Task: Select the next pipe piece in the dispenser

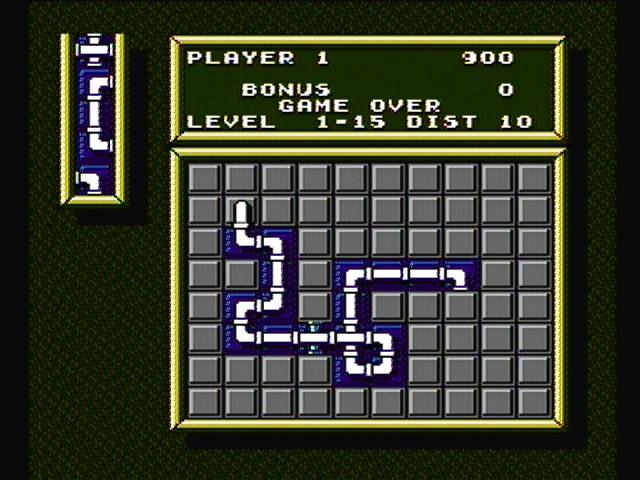Action: point(93,180)
